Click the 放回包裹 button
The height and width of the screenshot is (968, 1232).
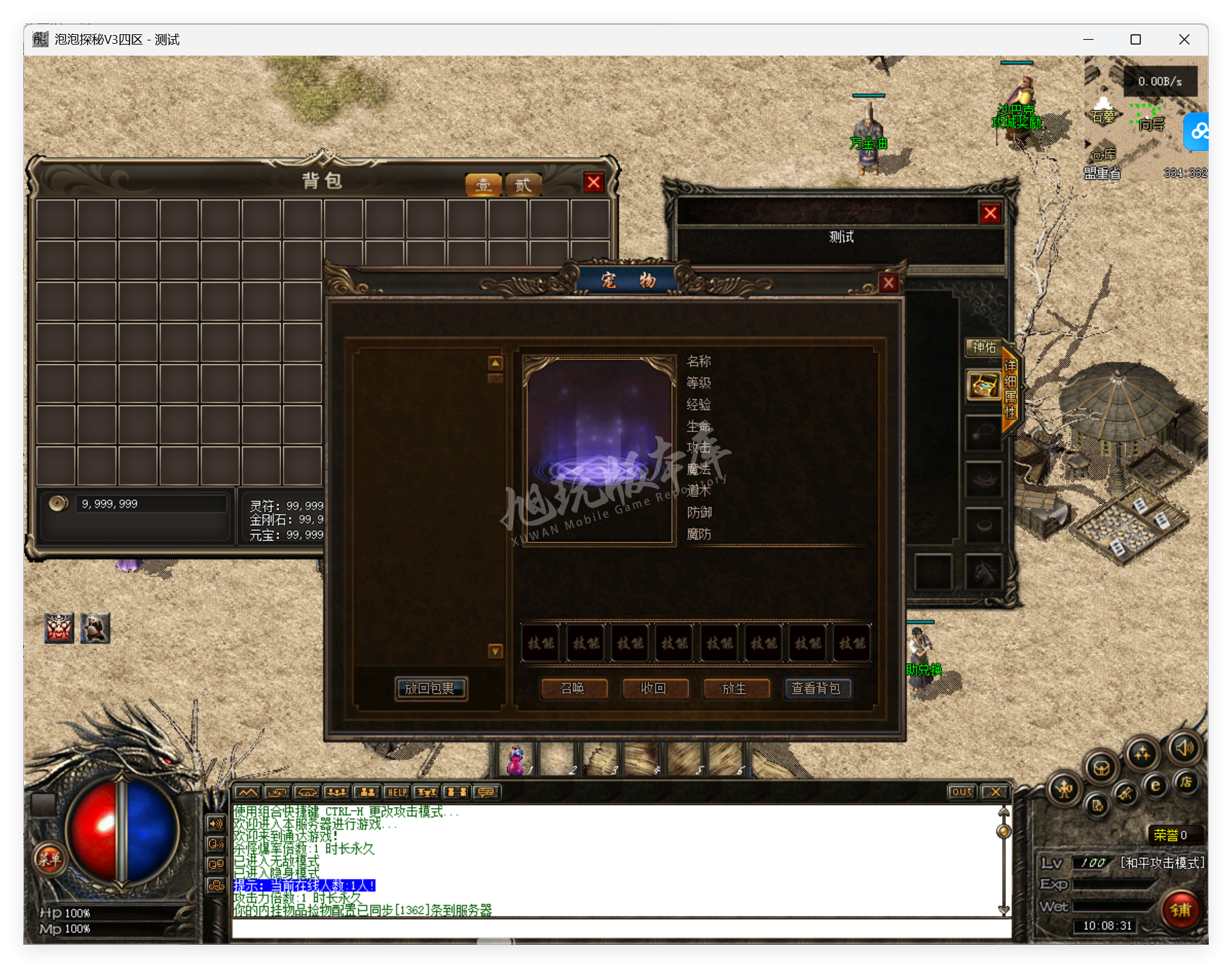430,688
